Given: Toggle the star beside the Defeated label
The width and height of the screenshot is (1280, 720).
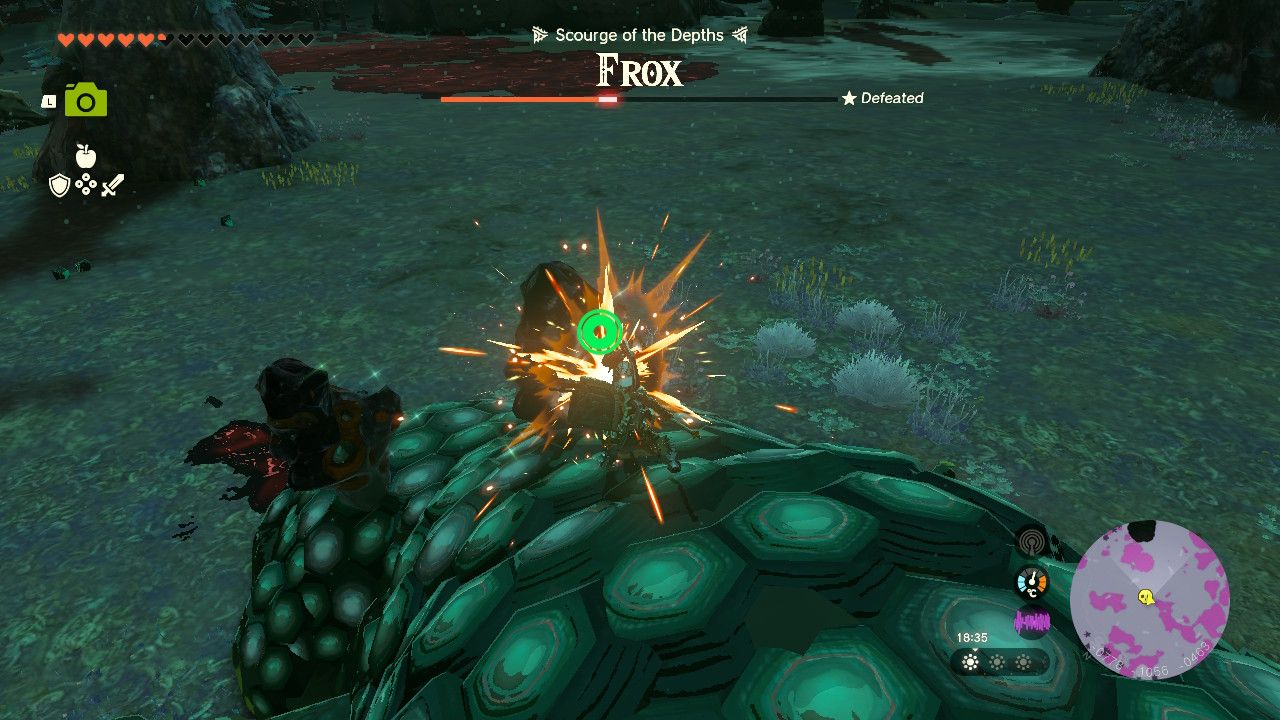Looking at the screenshot, I should pyautogui.click(x=849, y=98).
